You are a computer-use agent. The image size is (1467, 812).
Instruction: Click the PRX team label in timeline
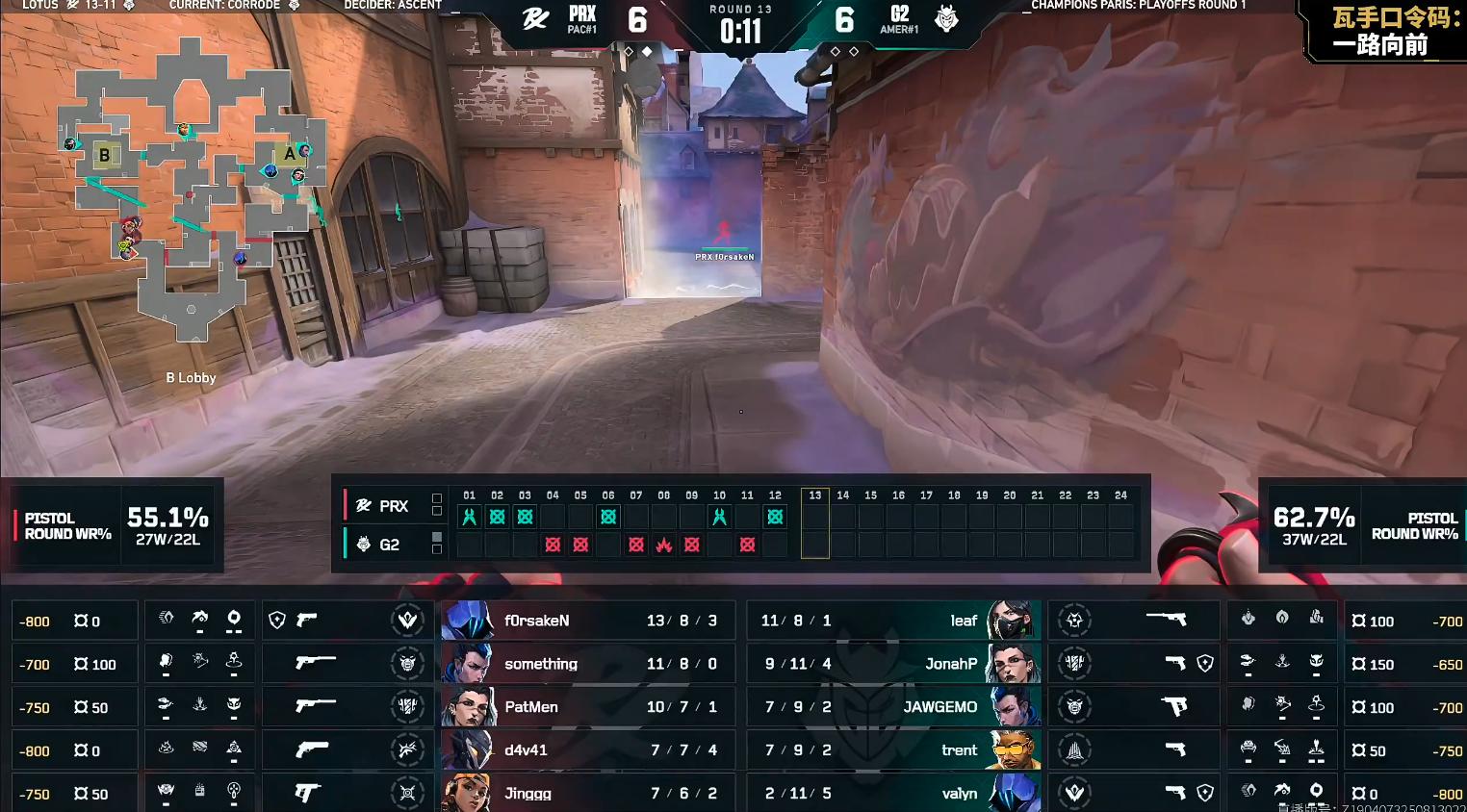point(384,506)
